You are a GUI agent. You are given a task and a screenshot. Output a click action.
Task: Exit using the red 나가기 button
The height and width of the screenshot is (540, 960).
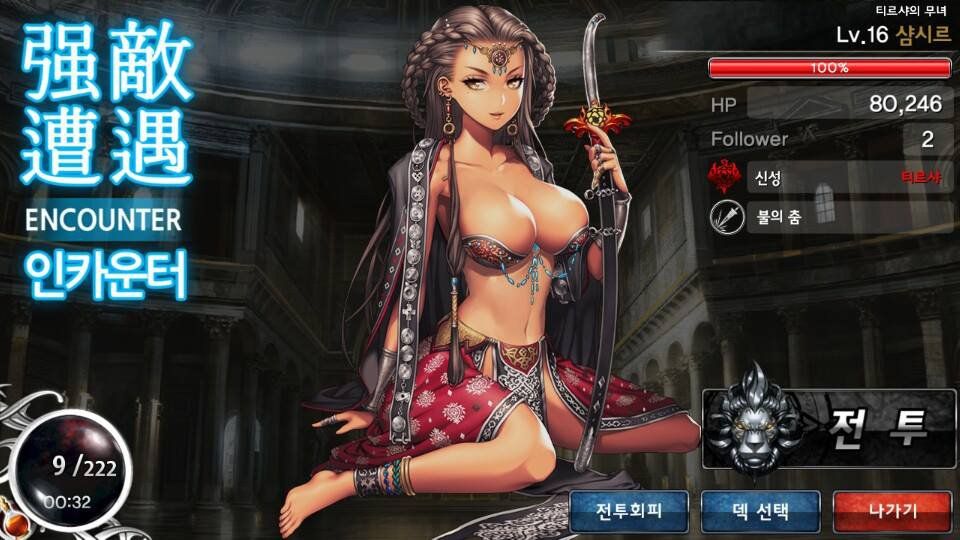891,512
